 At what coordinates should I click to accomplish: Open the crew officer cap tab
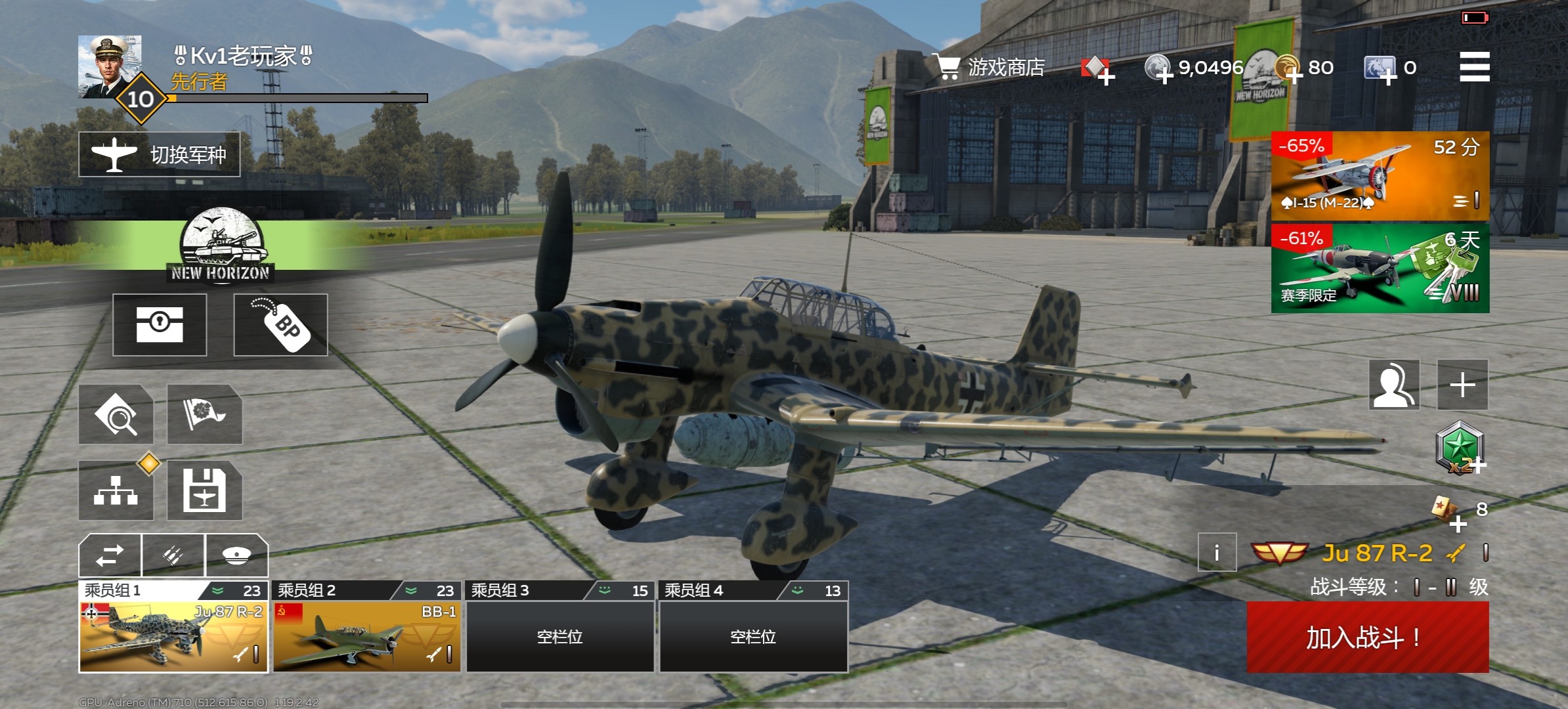point(236,555)
